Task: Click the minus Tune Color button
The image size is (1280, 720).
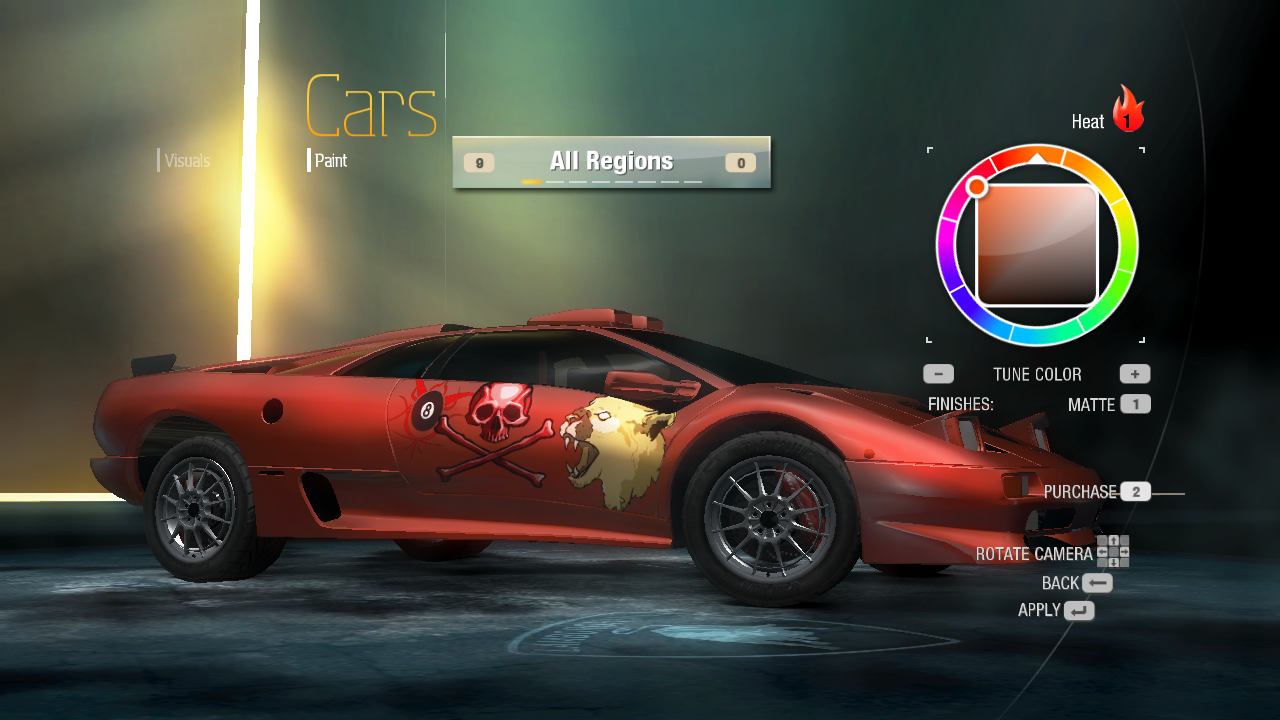Action: pos(938,374)
